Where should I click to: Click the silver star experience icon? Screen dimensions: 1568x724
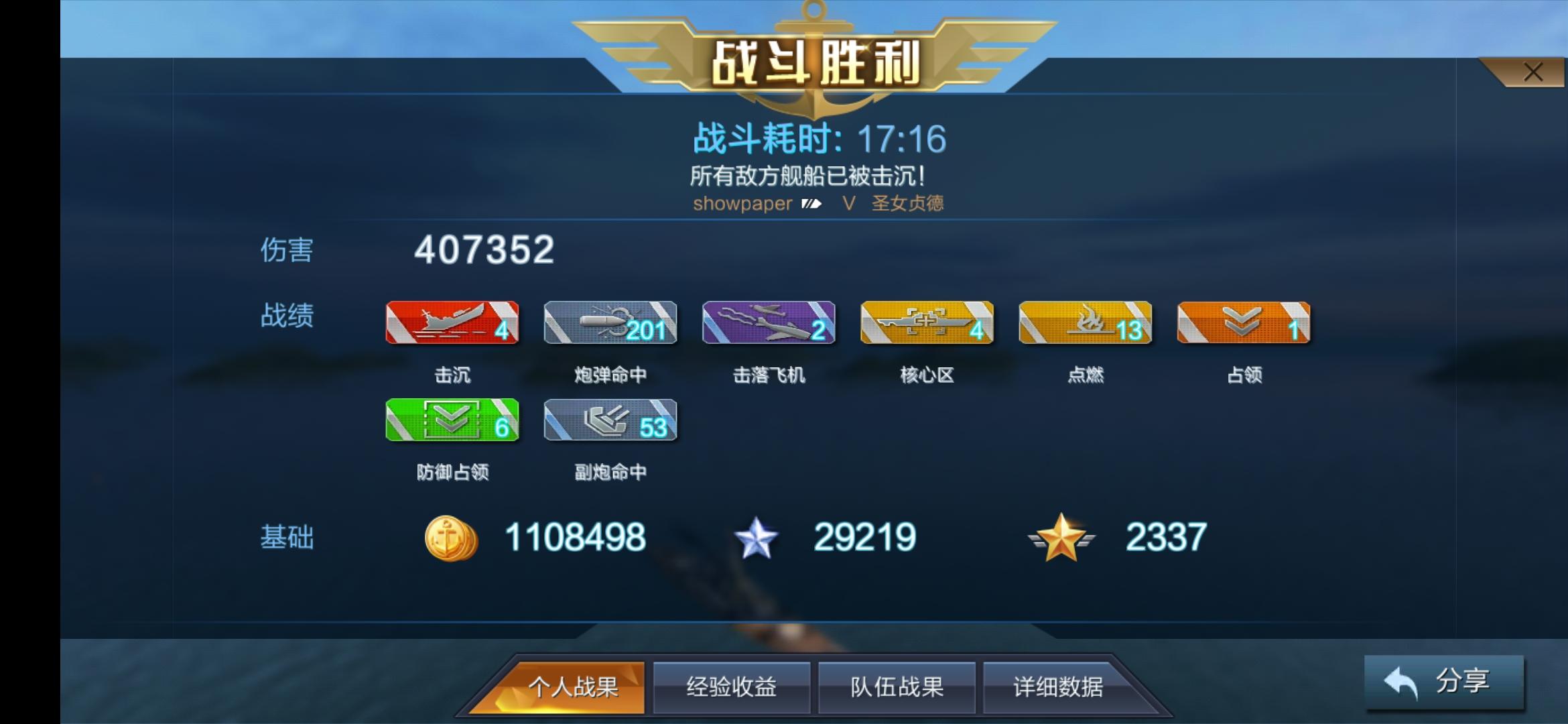click(x=756, y=536)
